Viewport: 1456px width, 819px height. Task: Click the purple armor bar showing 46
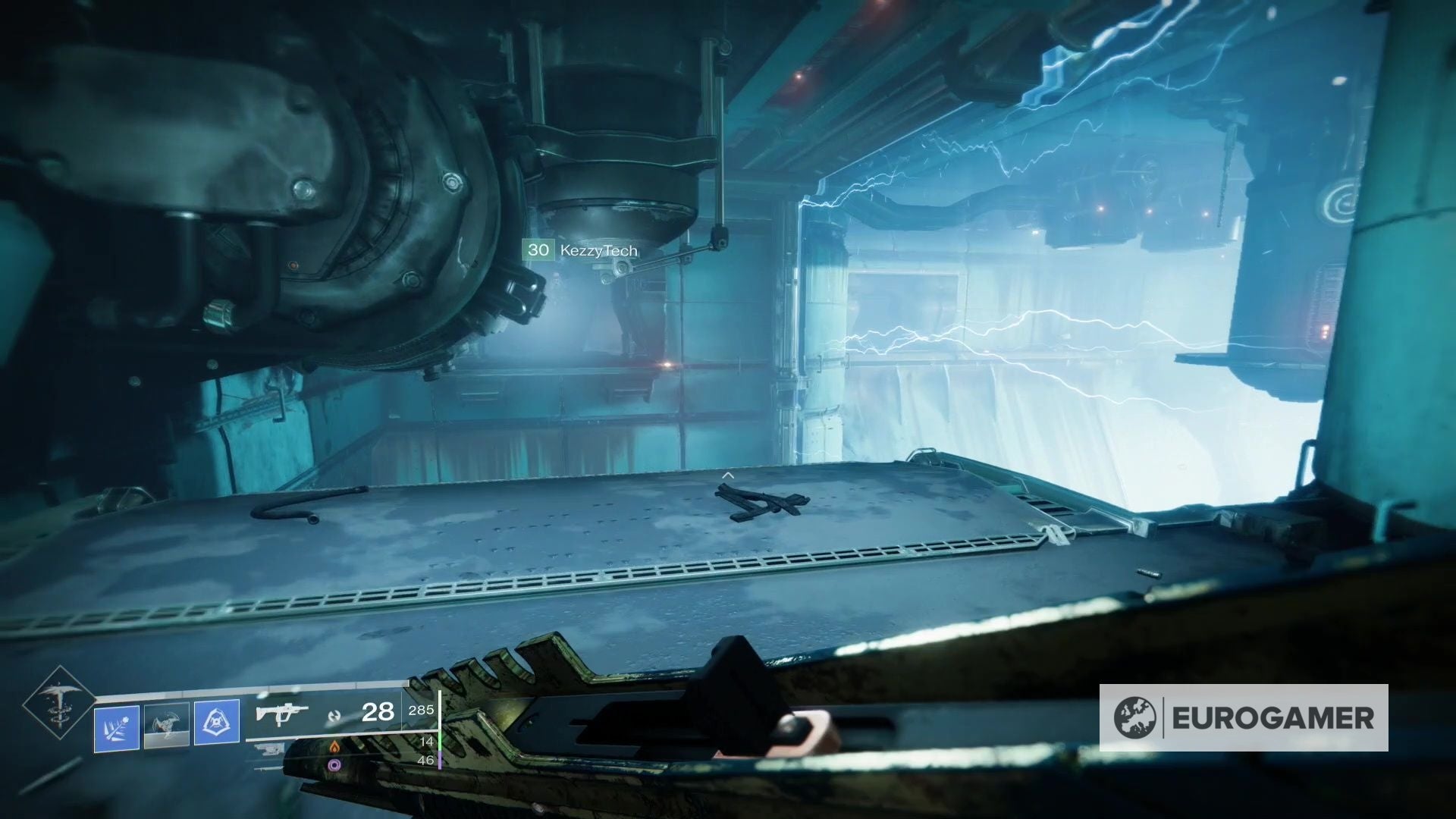(441, 761)
